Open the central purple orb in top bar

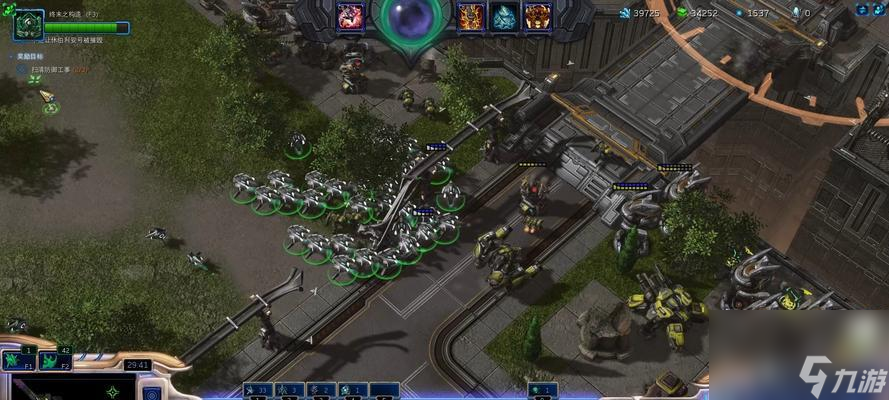tap(411, 18)
